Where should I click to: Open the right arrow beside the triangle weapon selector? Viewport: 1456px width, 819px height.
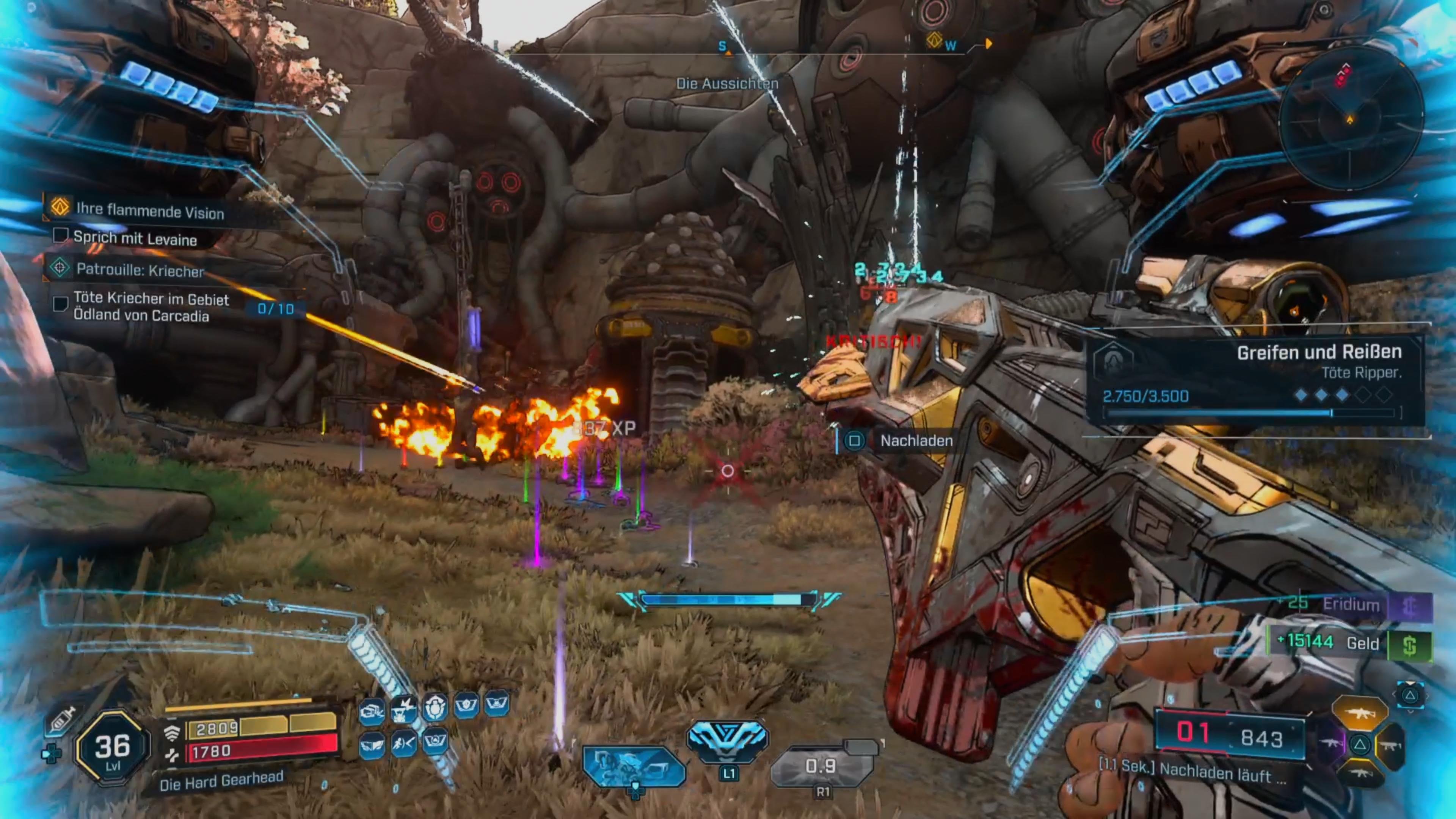point(1427,696)
